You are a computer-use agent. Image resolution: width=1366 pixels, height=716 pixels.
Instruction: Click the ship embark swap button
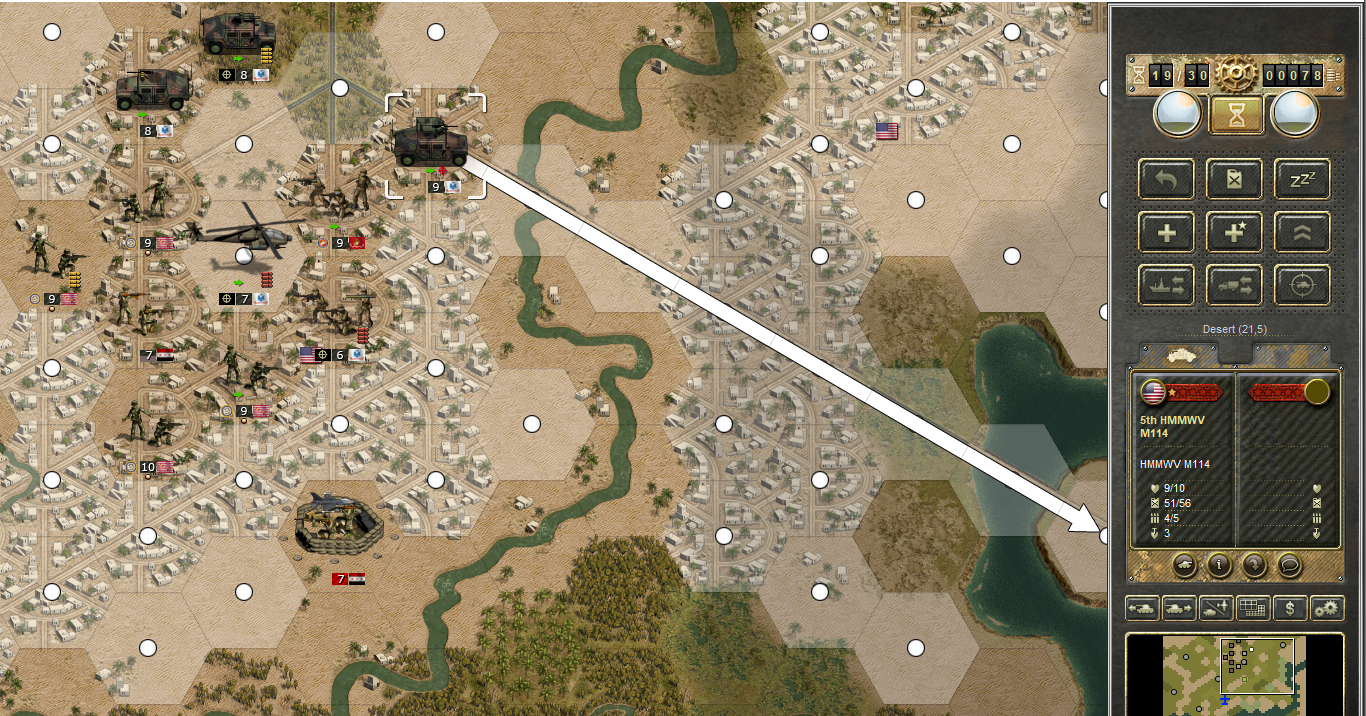click(1167, 286)
